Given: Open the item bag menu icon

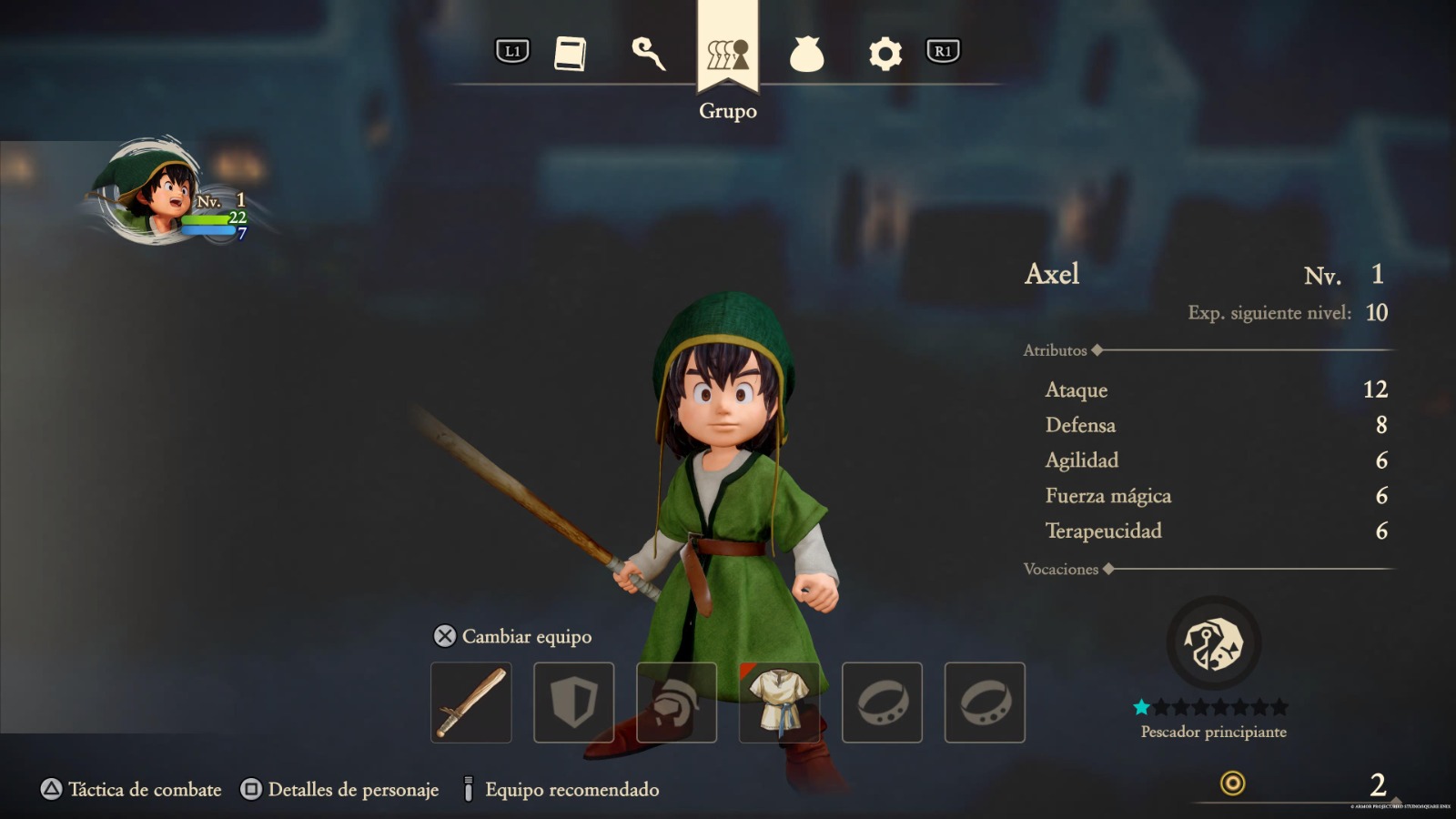Looking at the screenshot, I should (806, 53).
